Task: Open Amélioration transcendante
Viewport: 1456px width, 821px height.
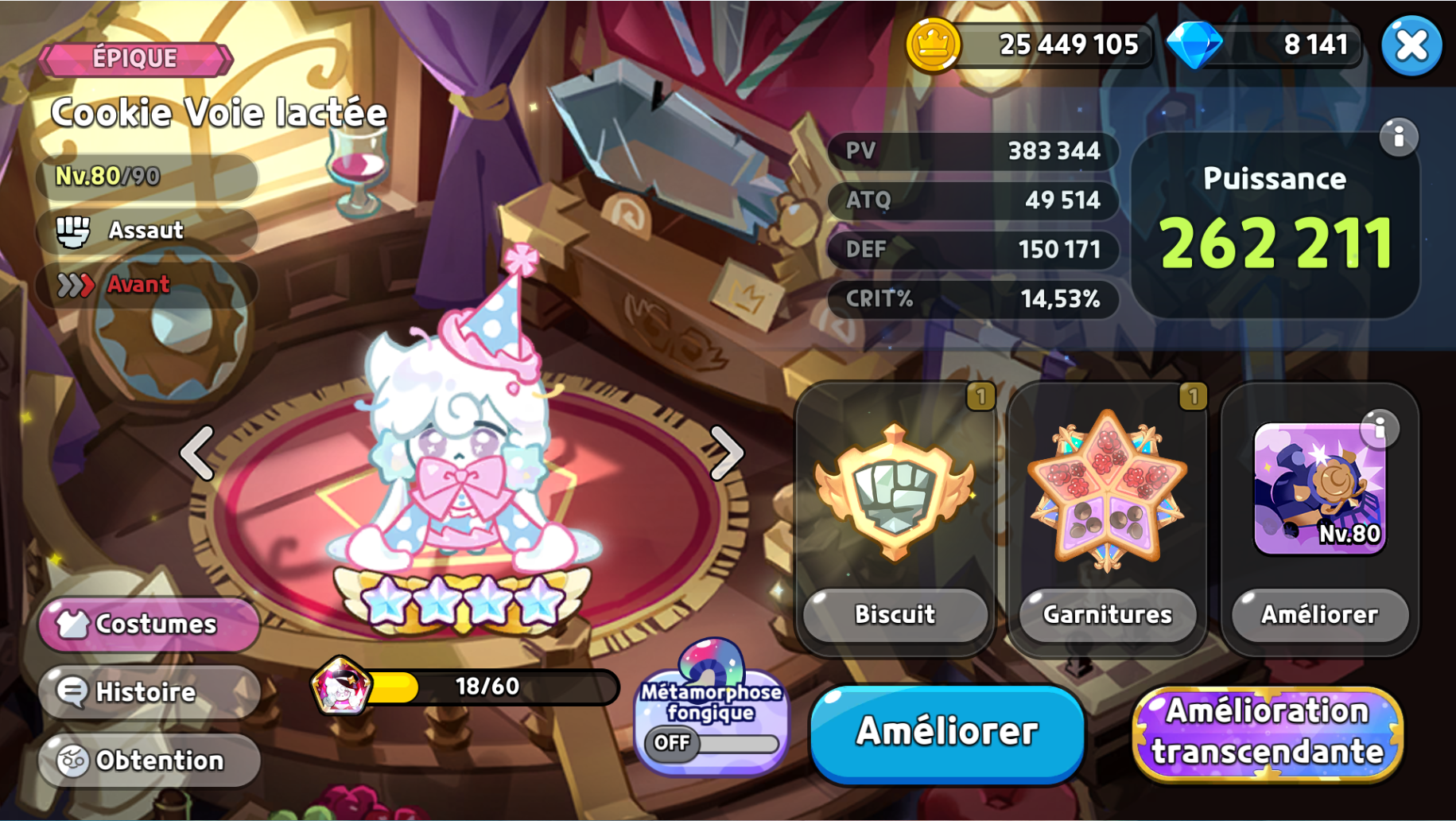Action: [x=1268, y=732]
